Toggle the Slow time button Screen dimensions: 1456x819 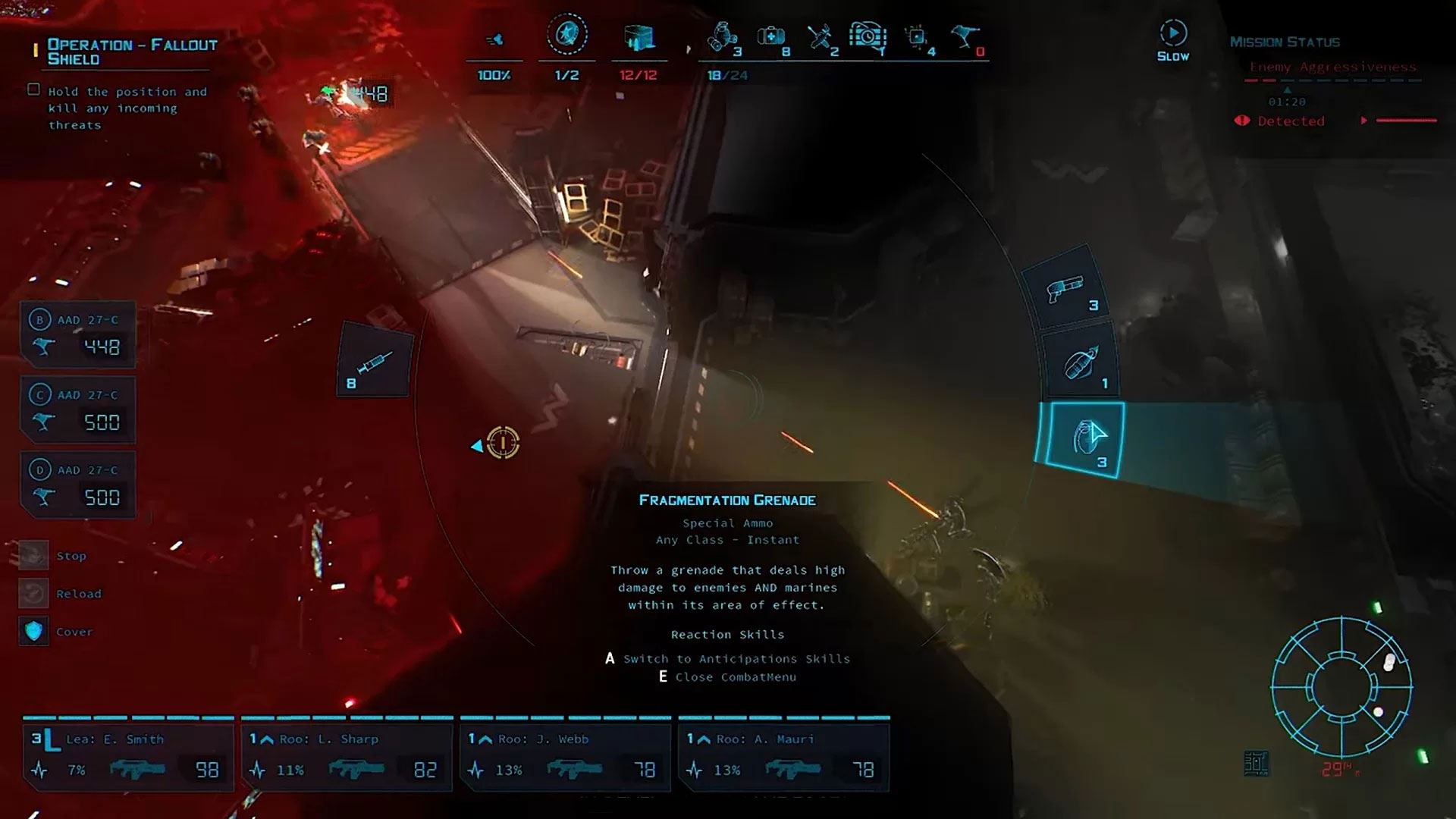coord(1172,40)
